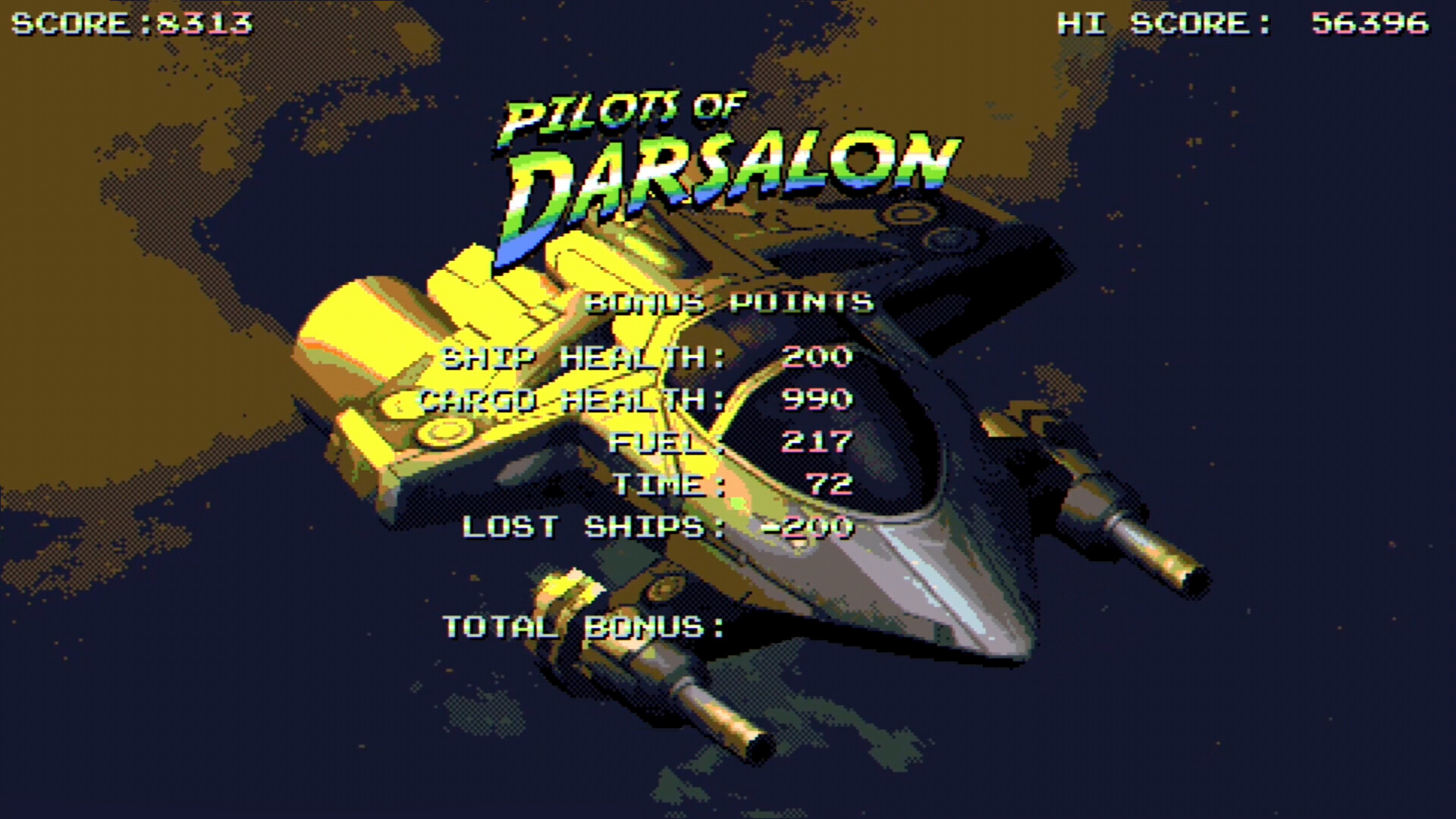The image size is (1456, 819).
Task: Click the BONUS POINTS heading
Action: tap(732, 302)
